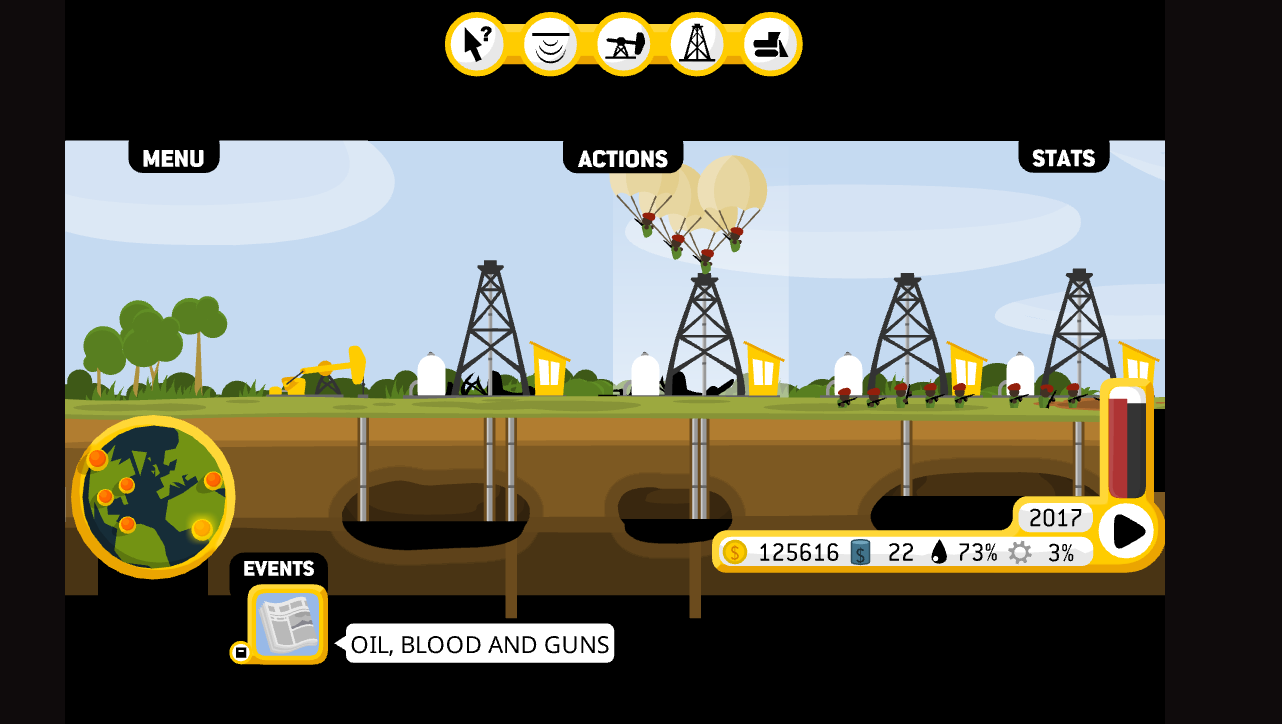
Task: Choose the pumpjack build tool
Action: (624, 44)
